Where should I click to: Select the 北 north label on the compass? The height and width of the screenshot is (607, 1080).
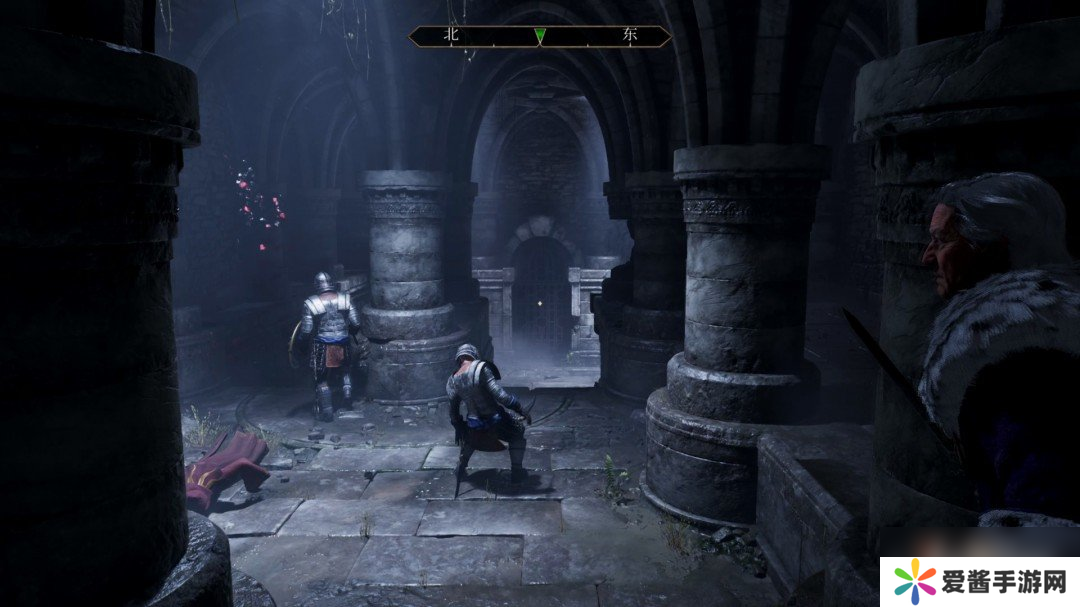pyautogui.click(x=450, y=36)
